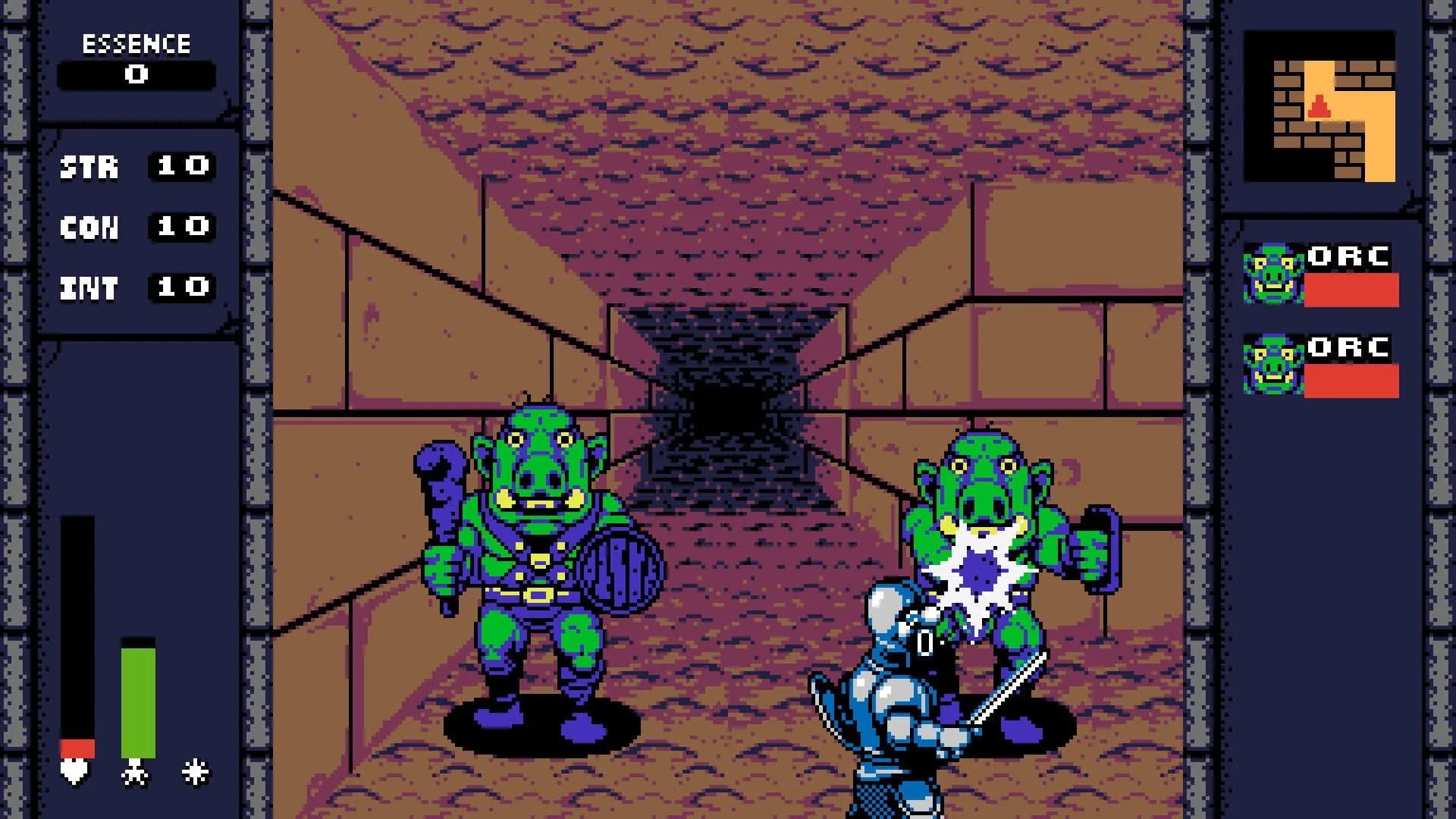Click the heart health icon
The height and width of the screenshot is (819, 1456).
click(74, 773)
